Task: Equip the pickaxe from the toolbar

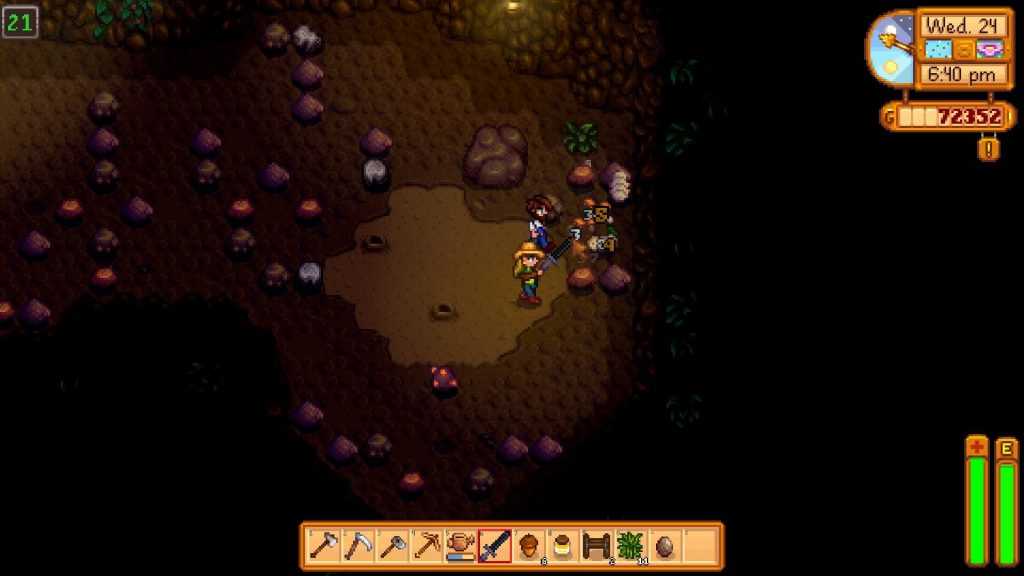Action: pos(426,546)
